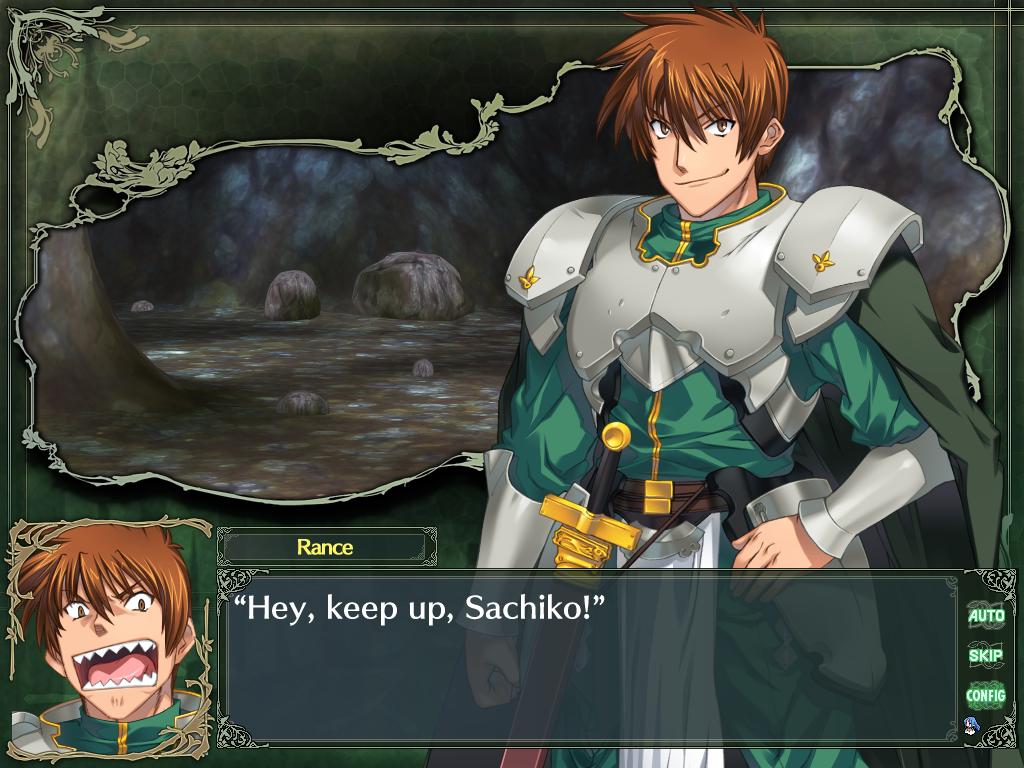Activate the SKIP button
Image resolution: width=1024 pixels, height=768 pixels.
[985, 655]
